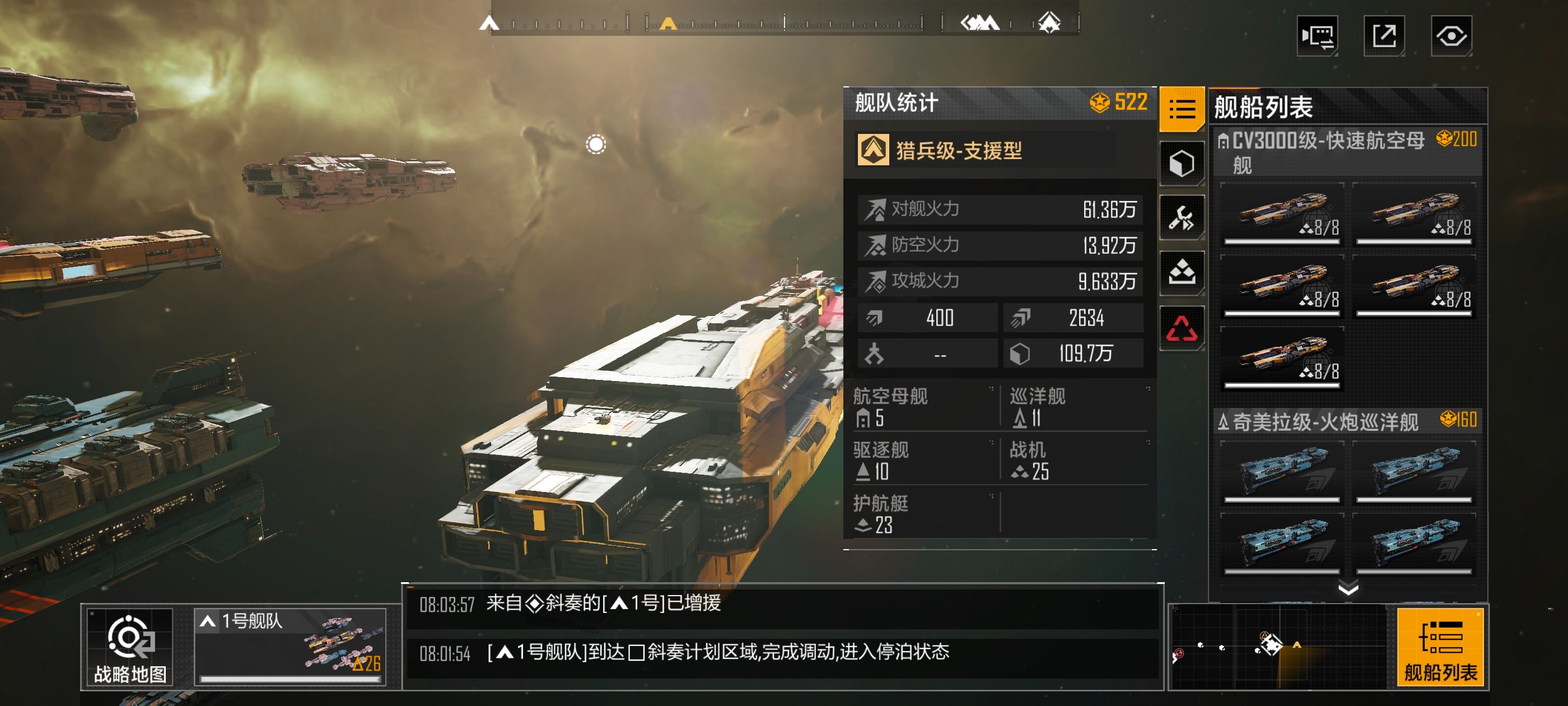The height and width of the screenshot is (706, 1568).
Task: Open the minimap view
Action: pyautogui.click(x=1278, y=647)
